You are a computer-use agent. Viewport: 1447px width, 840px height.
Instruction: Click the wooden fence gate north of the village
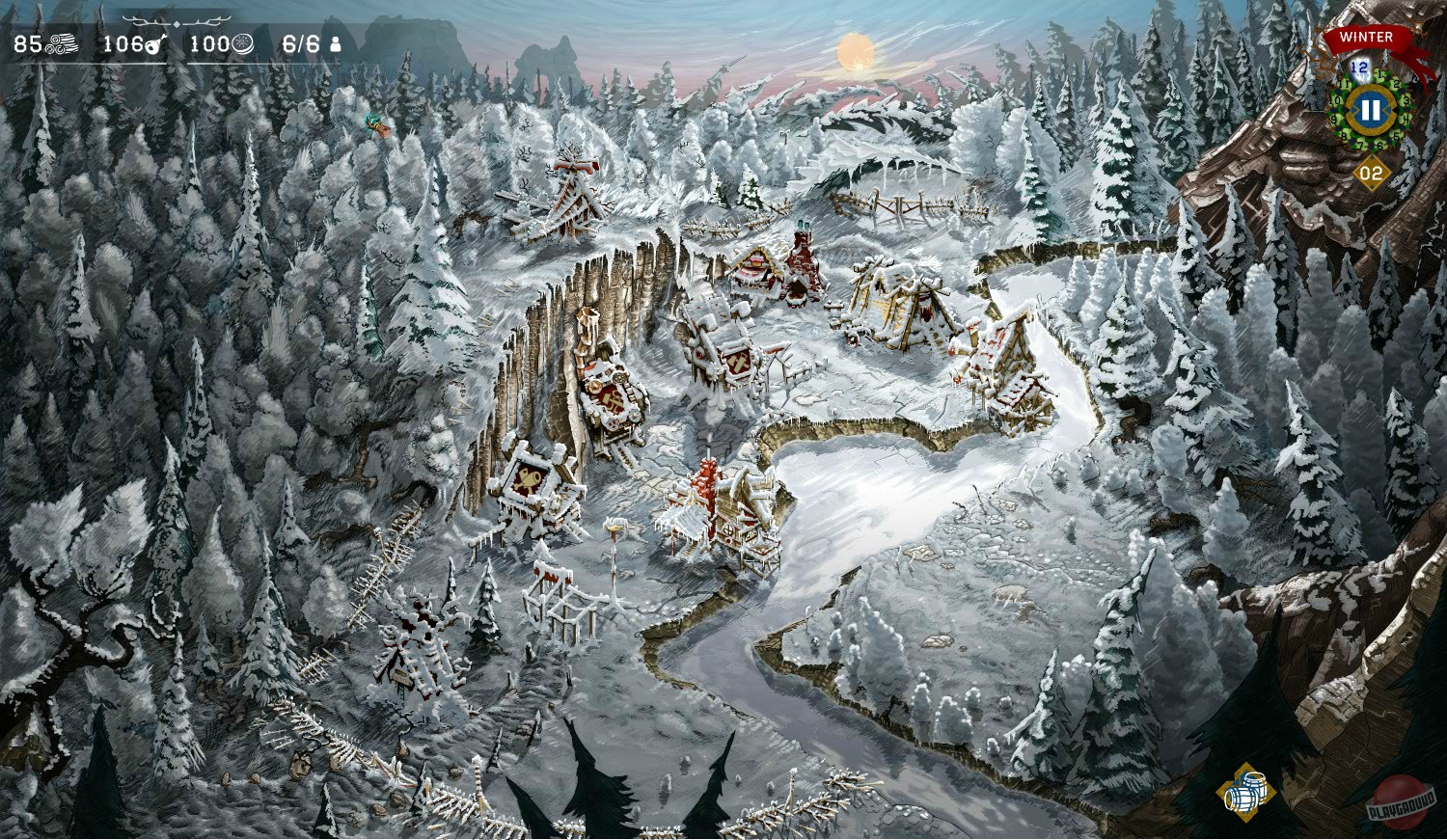(897, 205)
